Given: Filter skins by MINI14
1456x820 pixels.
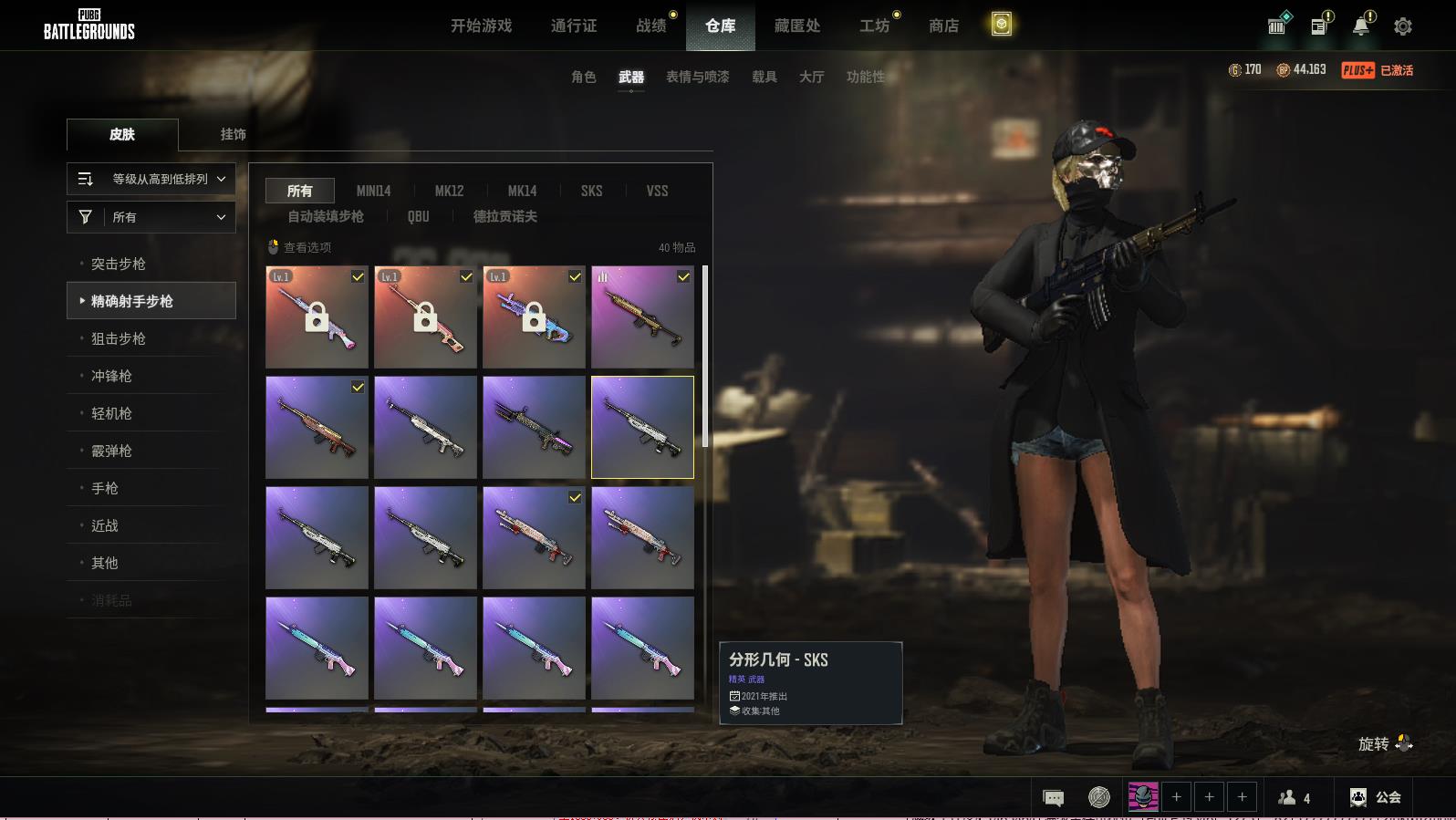Looking at the screenshot, I should pyautogui.click(x=373, y=191).
